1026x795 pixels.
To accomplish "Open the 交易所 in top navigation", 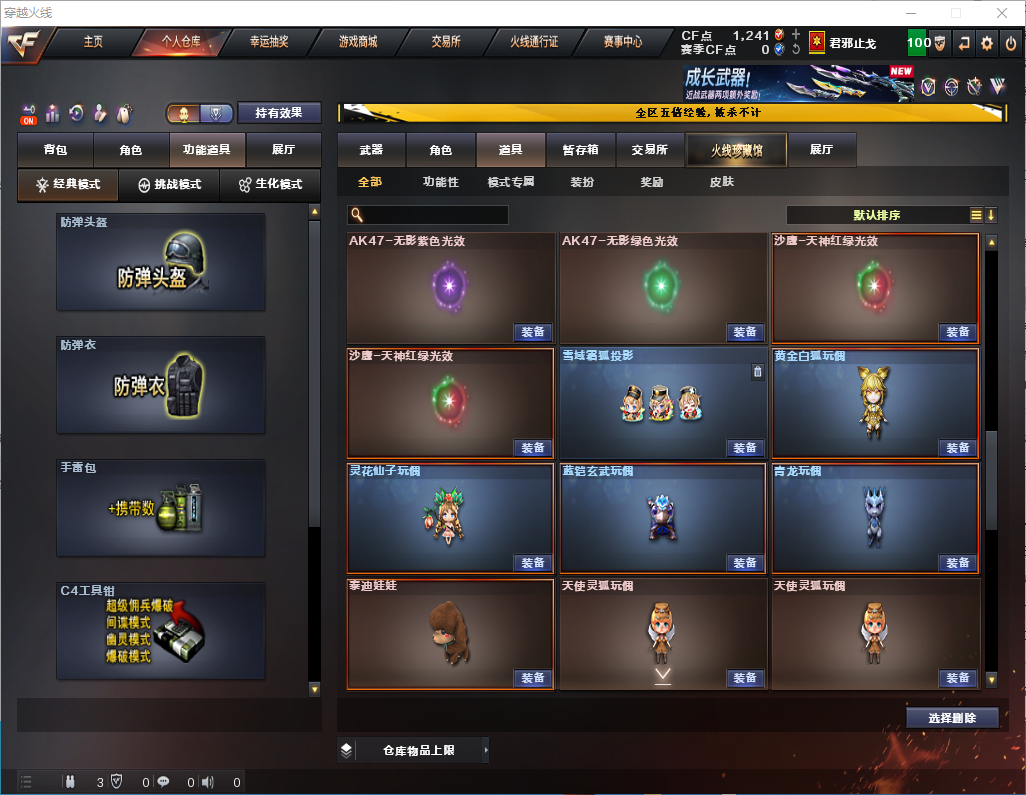I will [x=446, y=42].
